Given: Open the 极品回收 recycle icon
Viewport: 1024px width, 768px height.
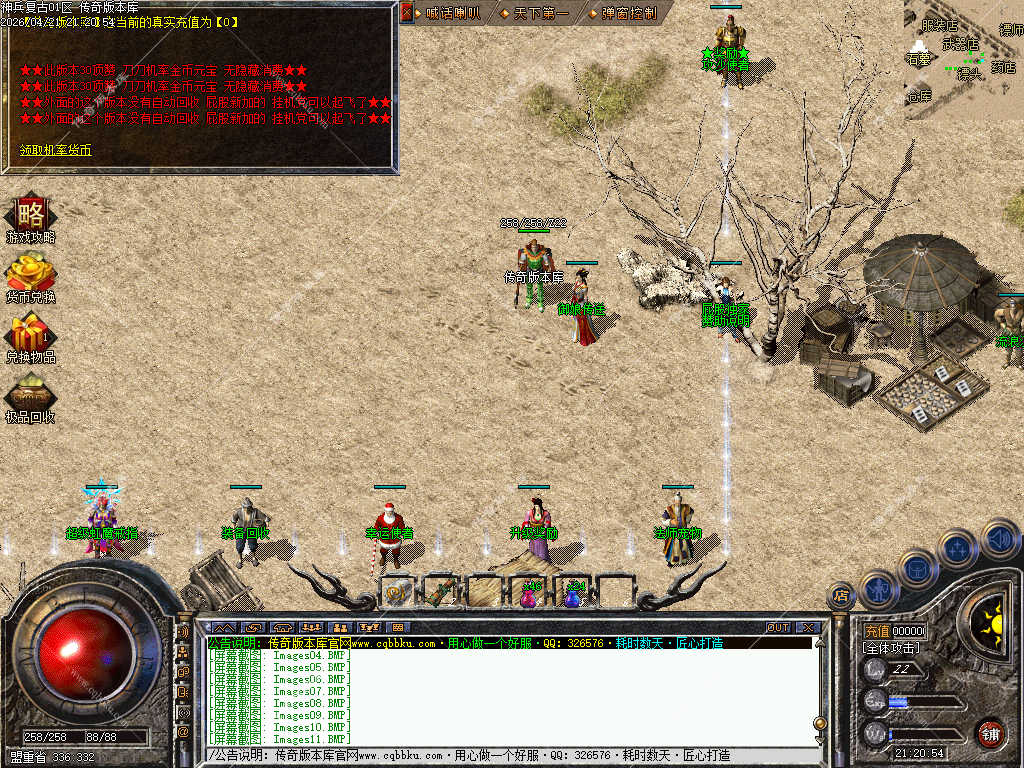Looking at the screenshot, I should click(x=30, y=395).
